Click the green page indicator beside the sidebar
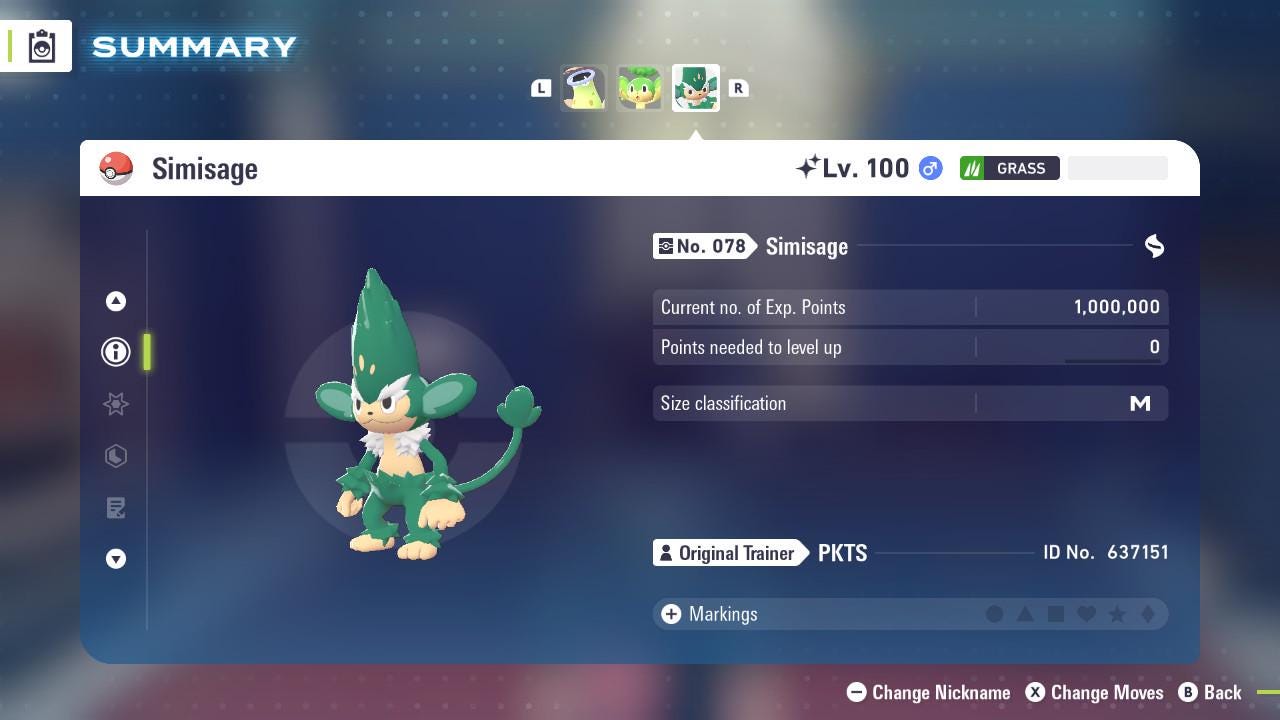 (147, 352)
